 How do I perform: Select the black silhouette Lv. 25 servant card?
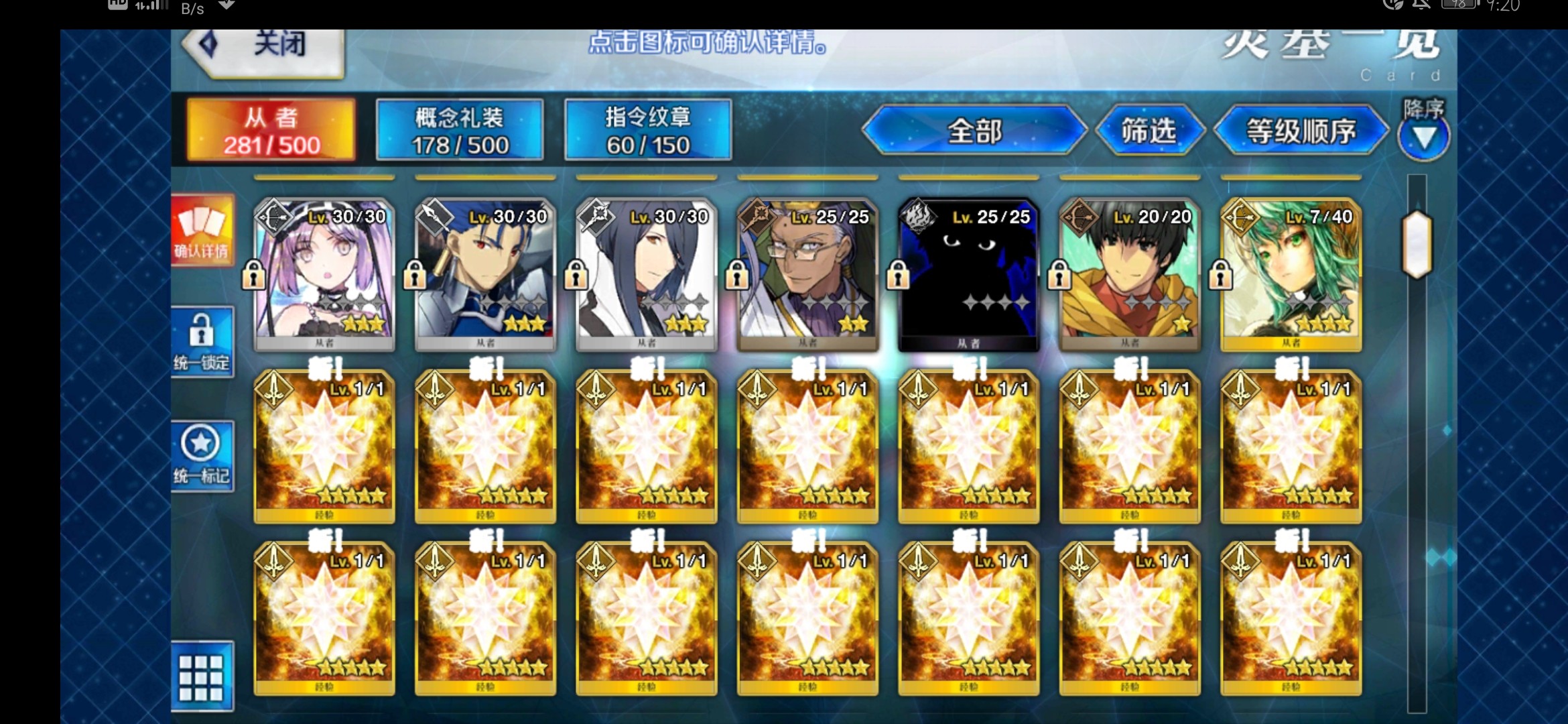(x=968, y=275)
